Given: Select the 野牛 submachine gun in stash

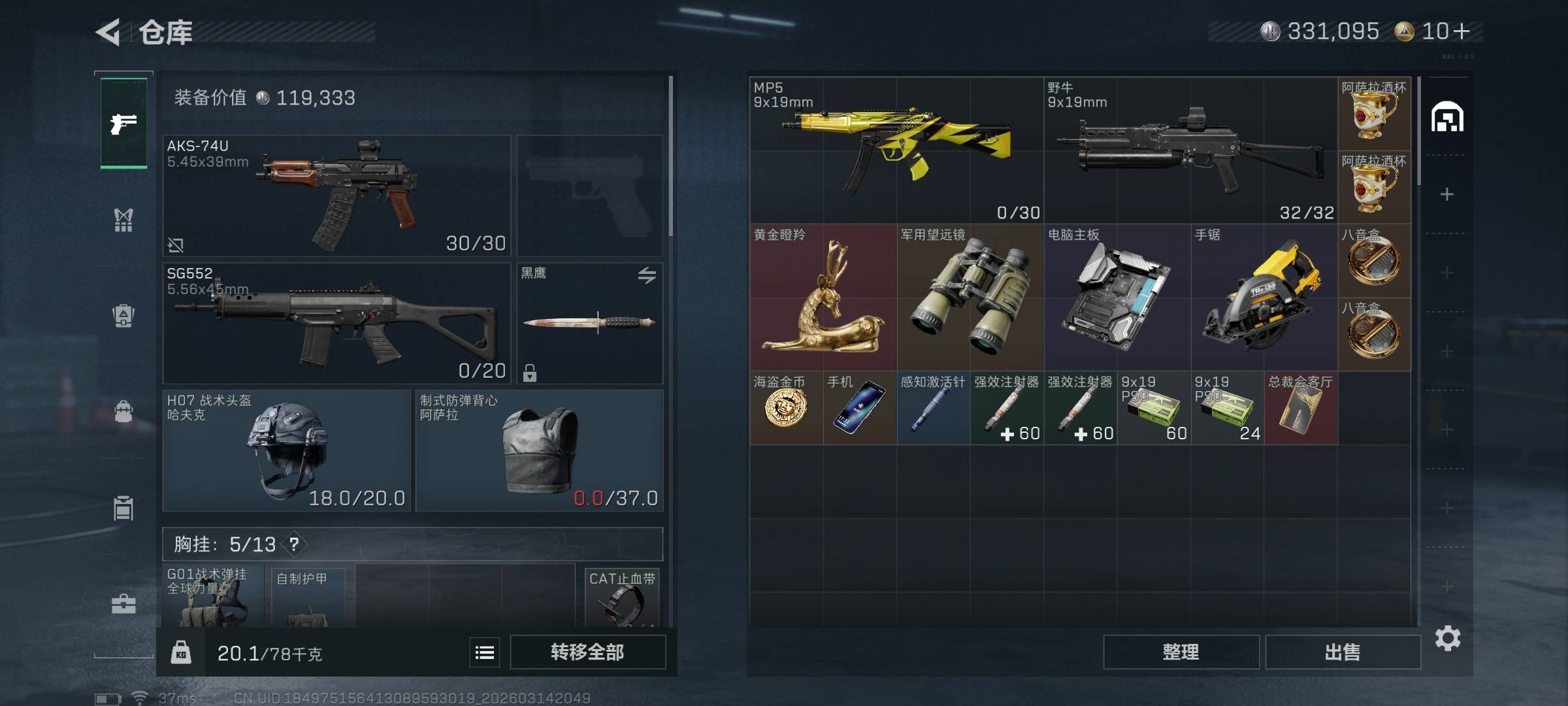Looking at the screenshot, I should click(1190, 150).
